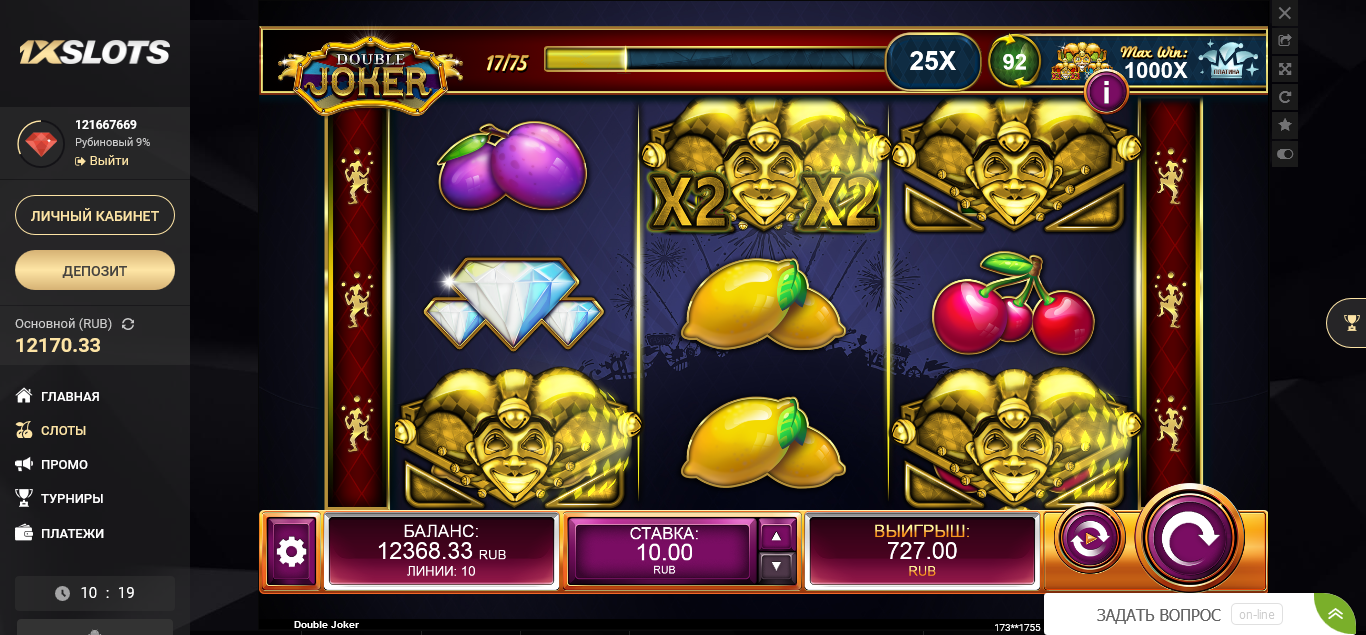
Task: Spin the reels with the large spin button
Action: [1190, 538]
